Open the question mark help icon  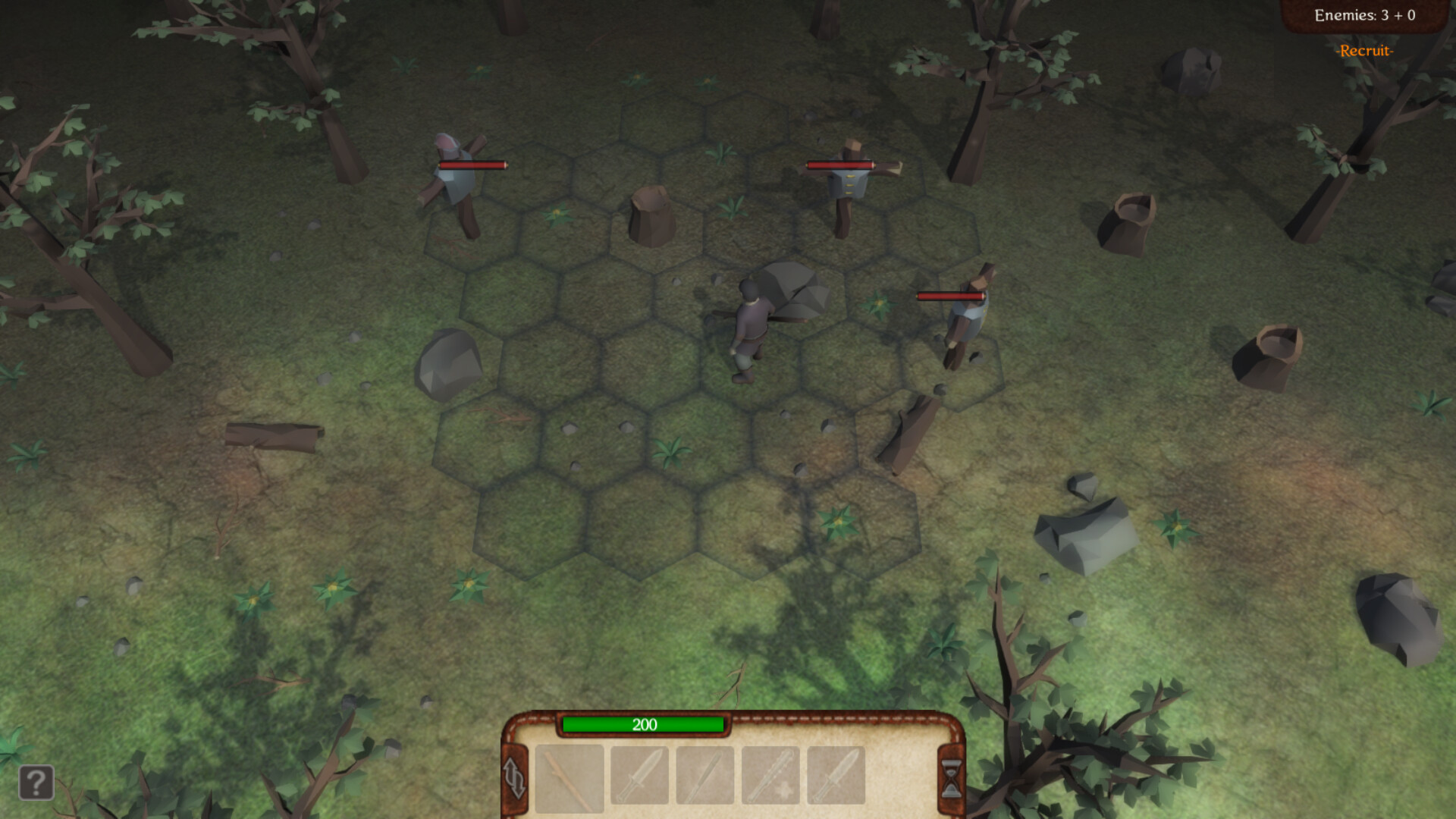click(x=35, y=783)
